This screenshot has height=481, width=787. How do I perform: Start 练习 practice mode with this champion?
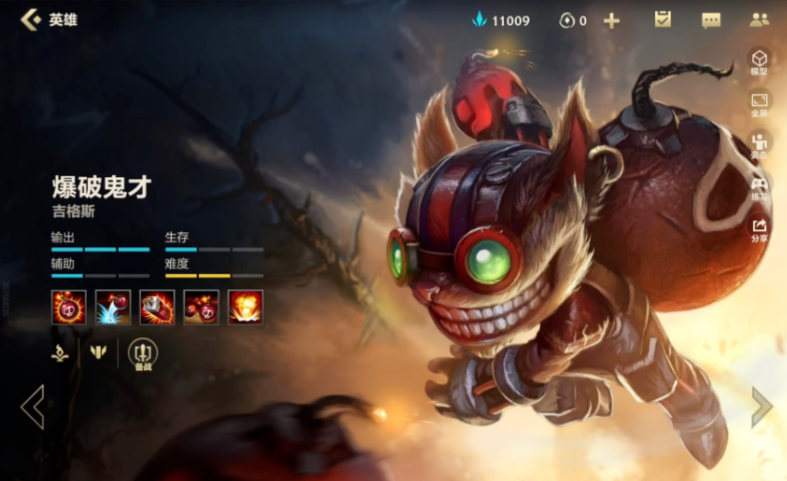759,187
